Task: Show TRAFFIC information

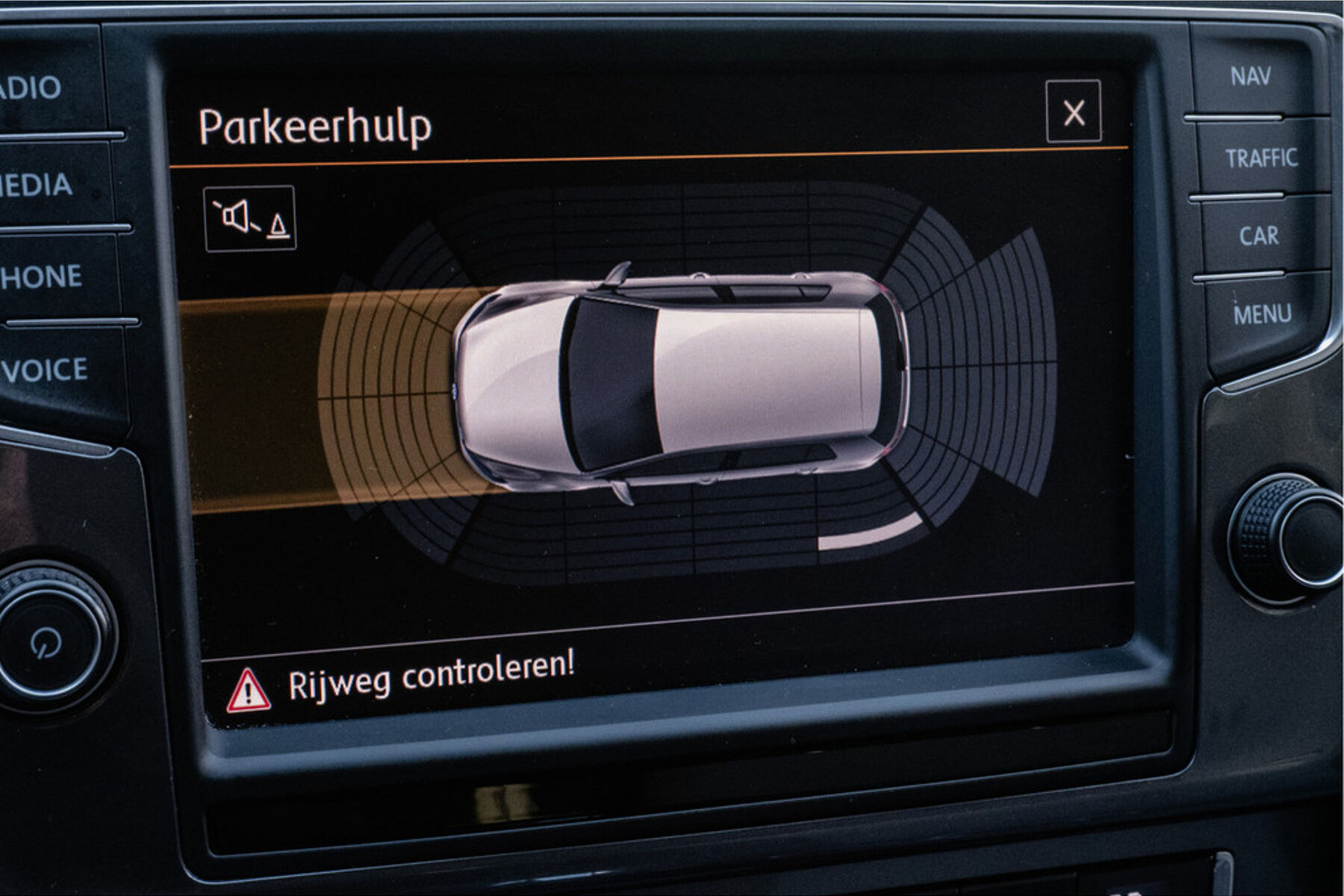Action: point(1261,158)
